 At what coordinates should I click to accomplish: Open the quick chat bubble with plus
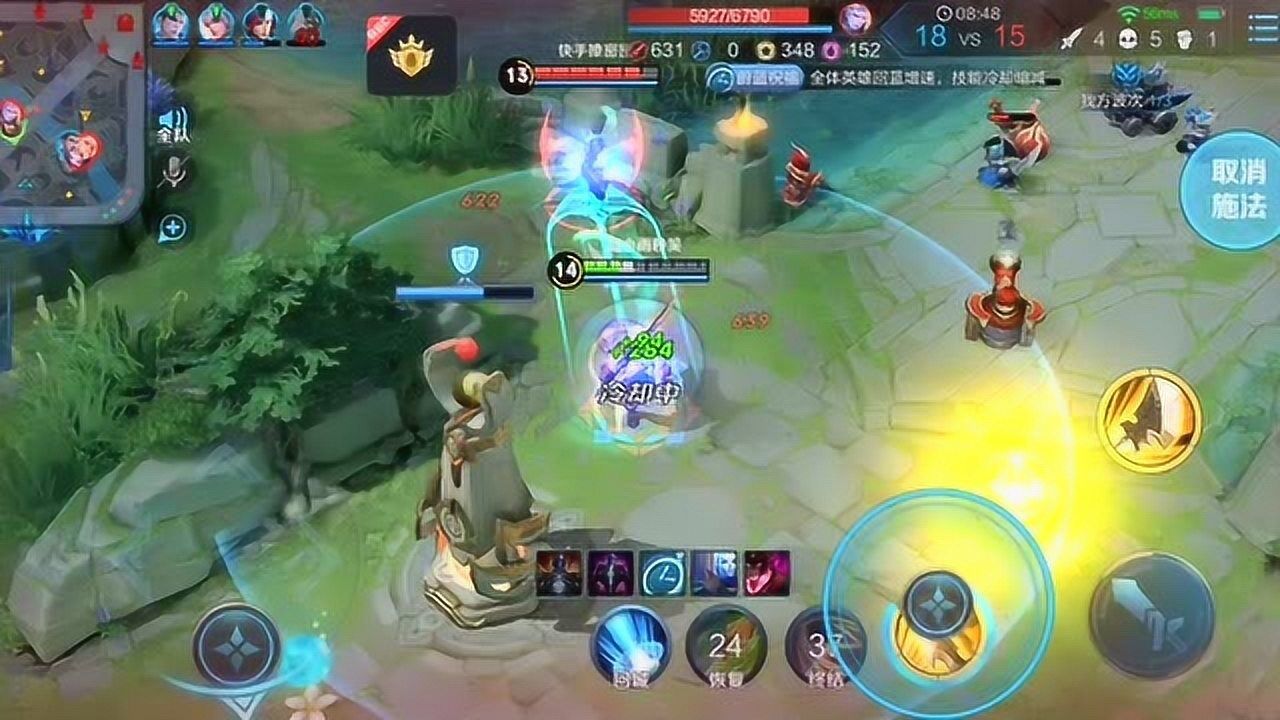pyautogui.click(x=174, y=228)
